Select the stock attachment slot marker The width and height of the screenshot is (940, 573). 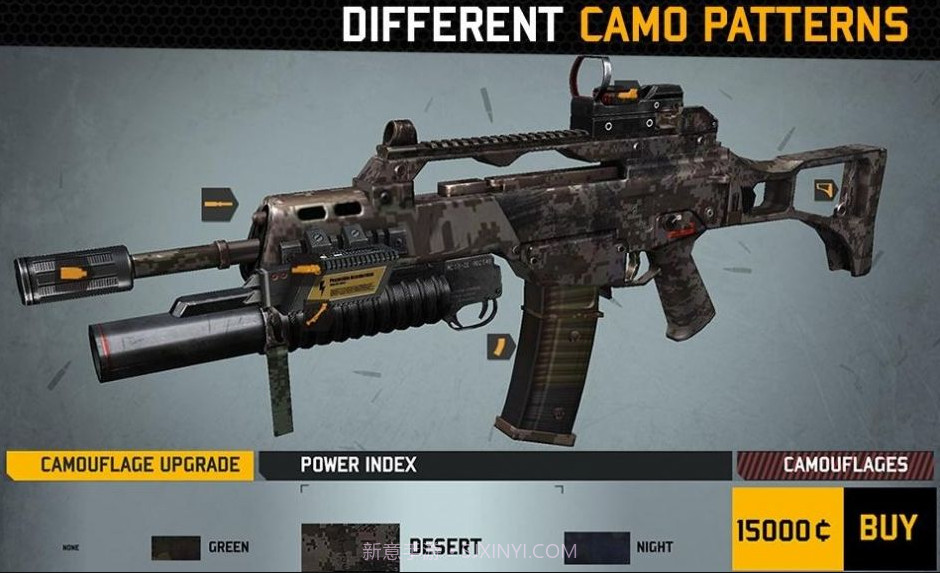point(825,189)
